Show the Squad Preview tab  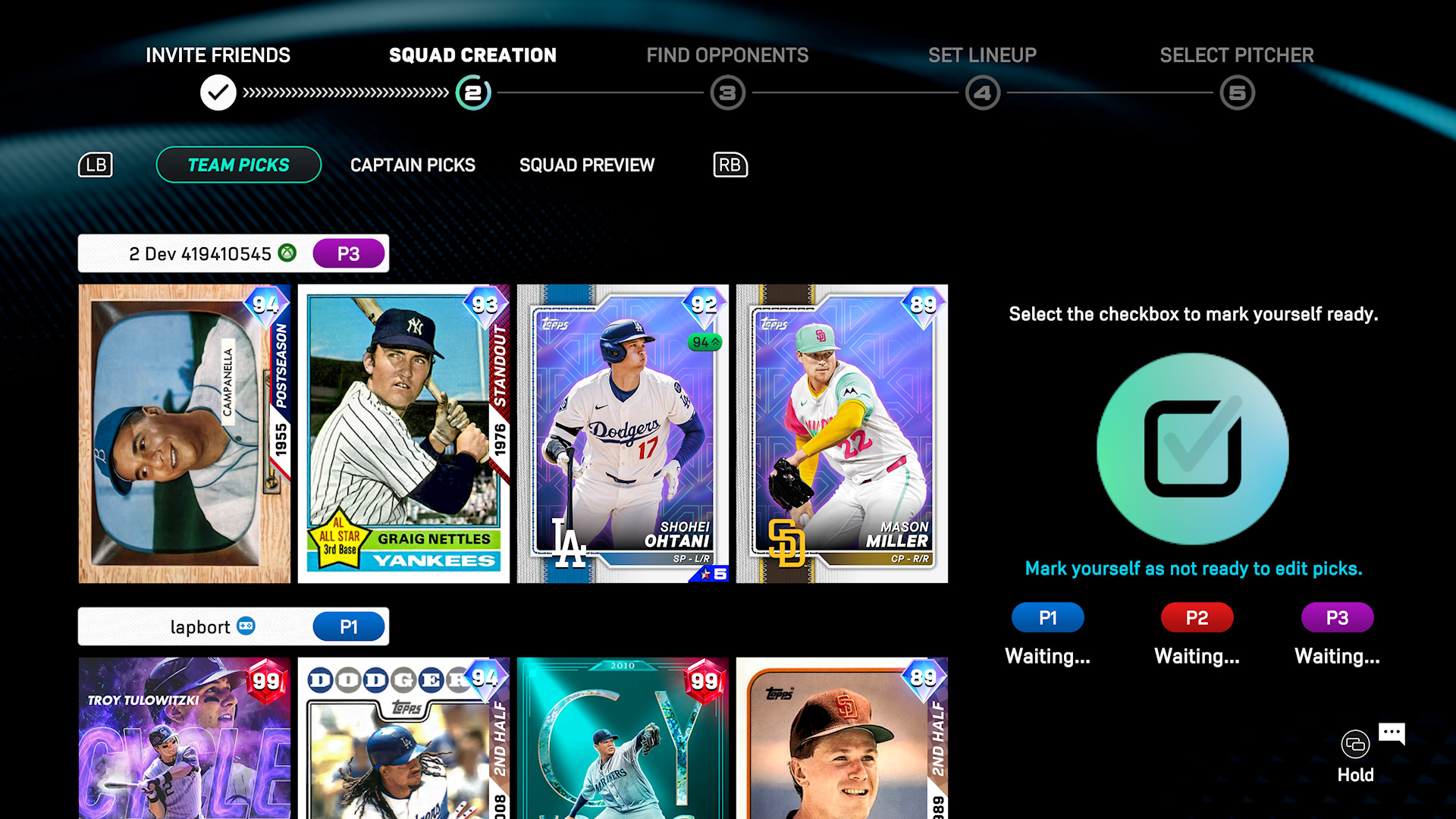point(586,165)
